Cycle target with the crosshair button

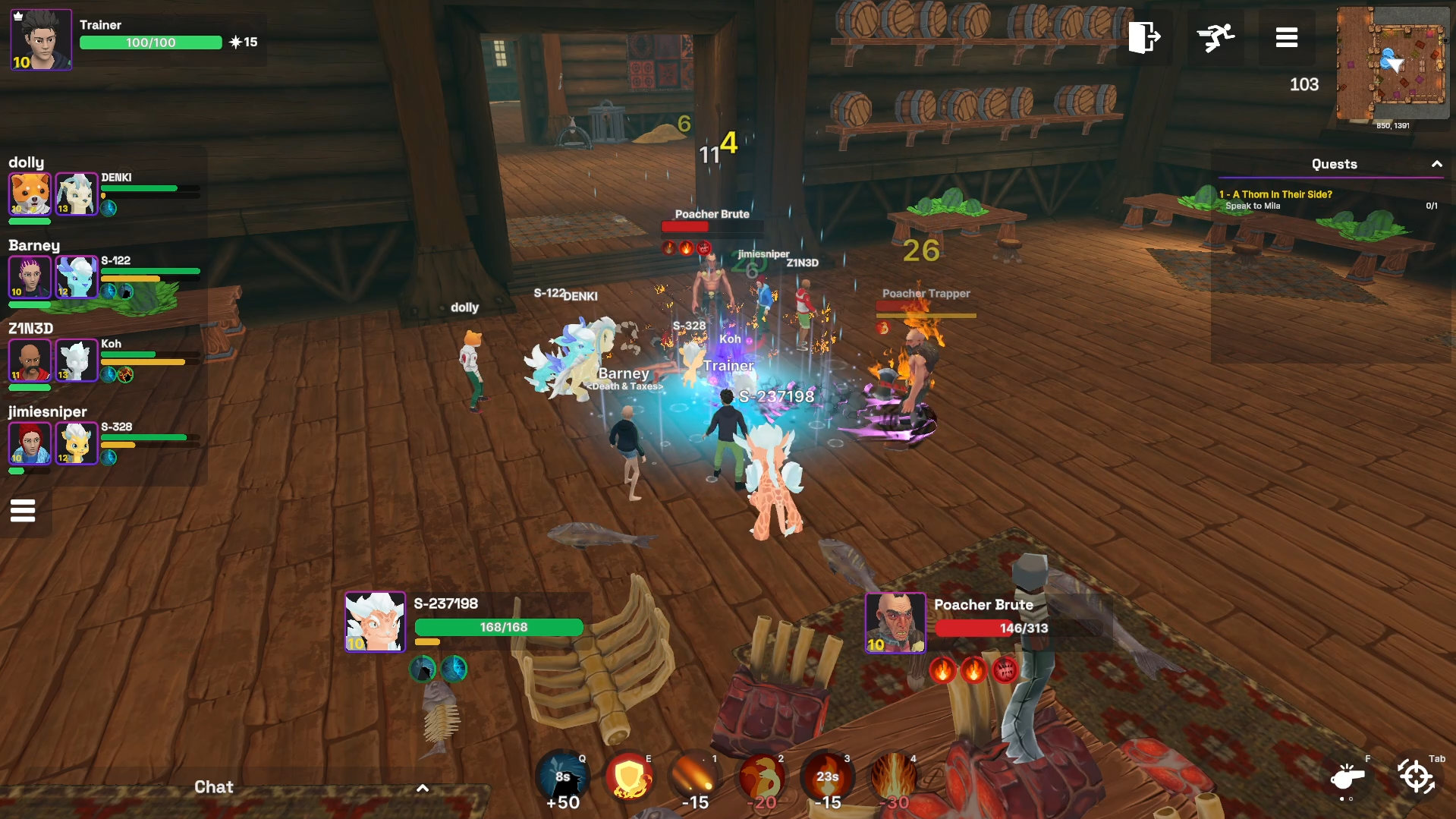(1416, 777)
